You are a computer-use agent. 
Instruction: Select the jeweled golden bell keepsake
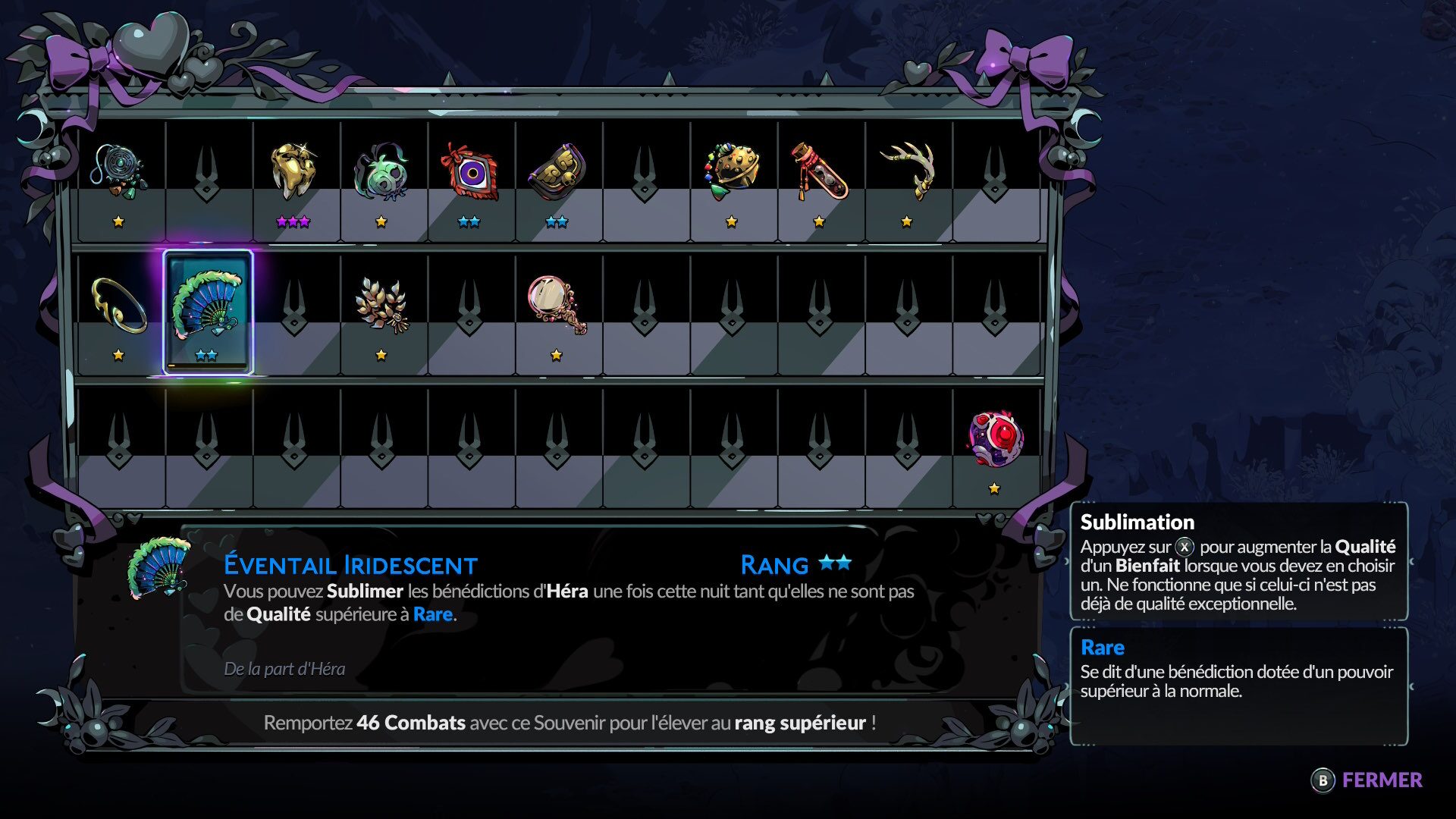[732, 172]
